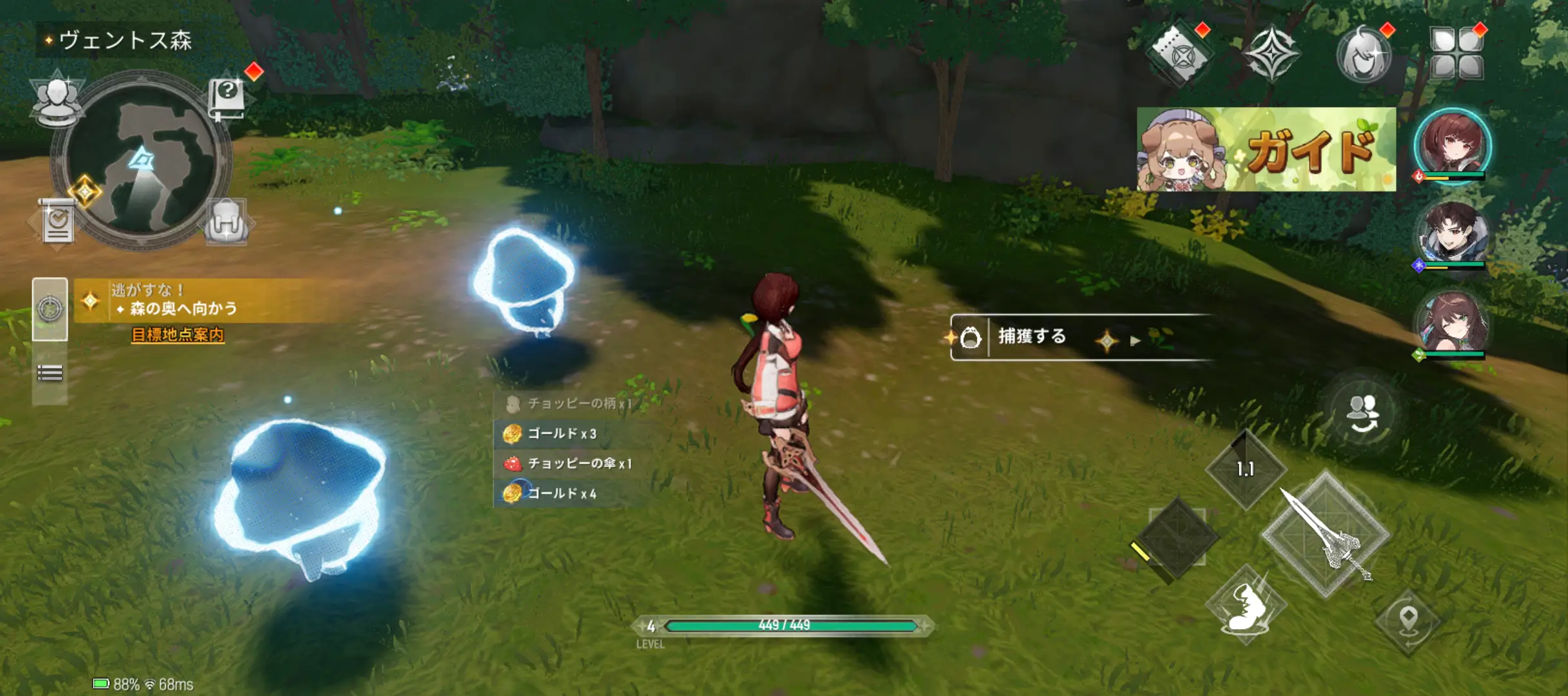Image resolution: width=1568 pixels, height=696 pixels.
Task: Open the backpack inventory icon
Action: coord(227,222)
